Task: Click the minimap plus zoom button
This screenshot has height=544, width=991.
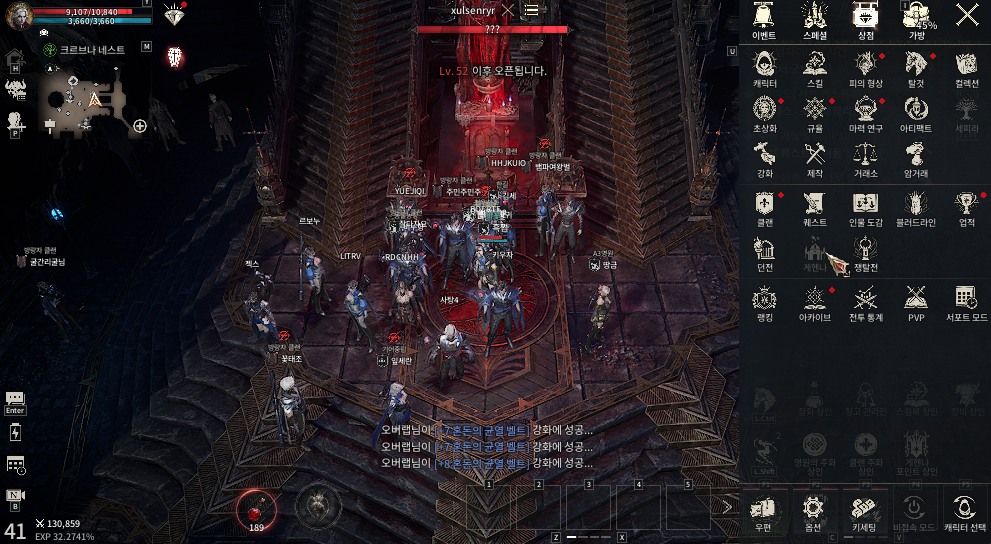Action: tap(141, 126)
